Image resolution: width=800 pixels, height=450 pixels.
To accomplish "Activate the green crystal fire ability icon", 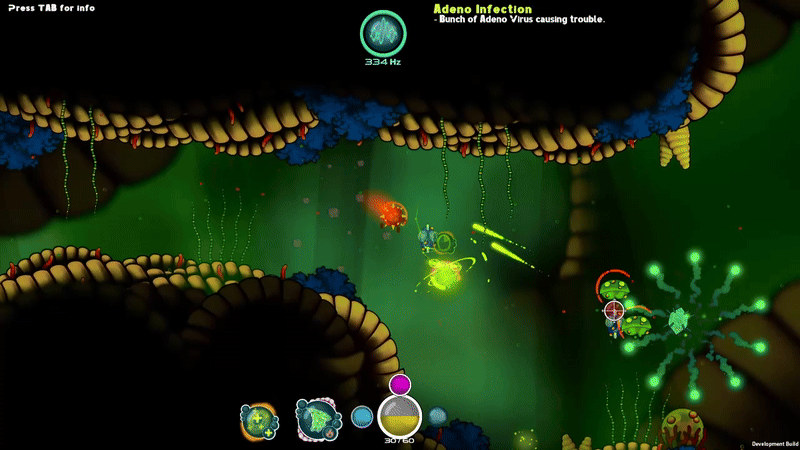I will click(315, 418).
